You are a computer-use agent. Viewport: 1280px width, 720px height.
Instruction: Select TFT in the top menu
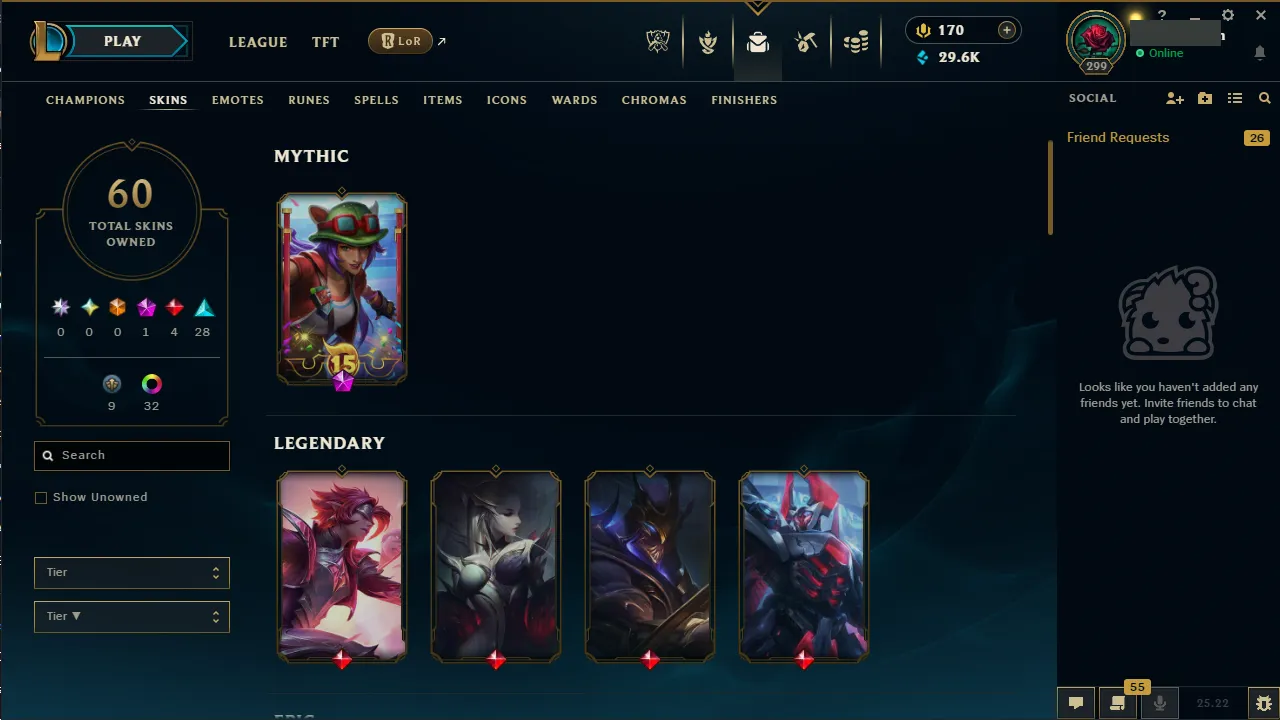325,42
